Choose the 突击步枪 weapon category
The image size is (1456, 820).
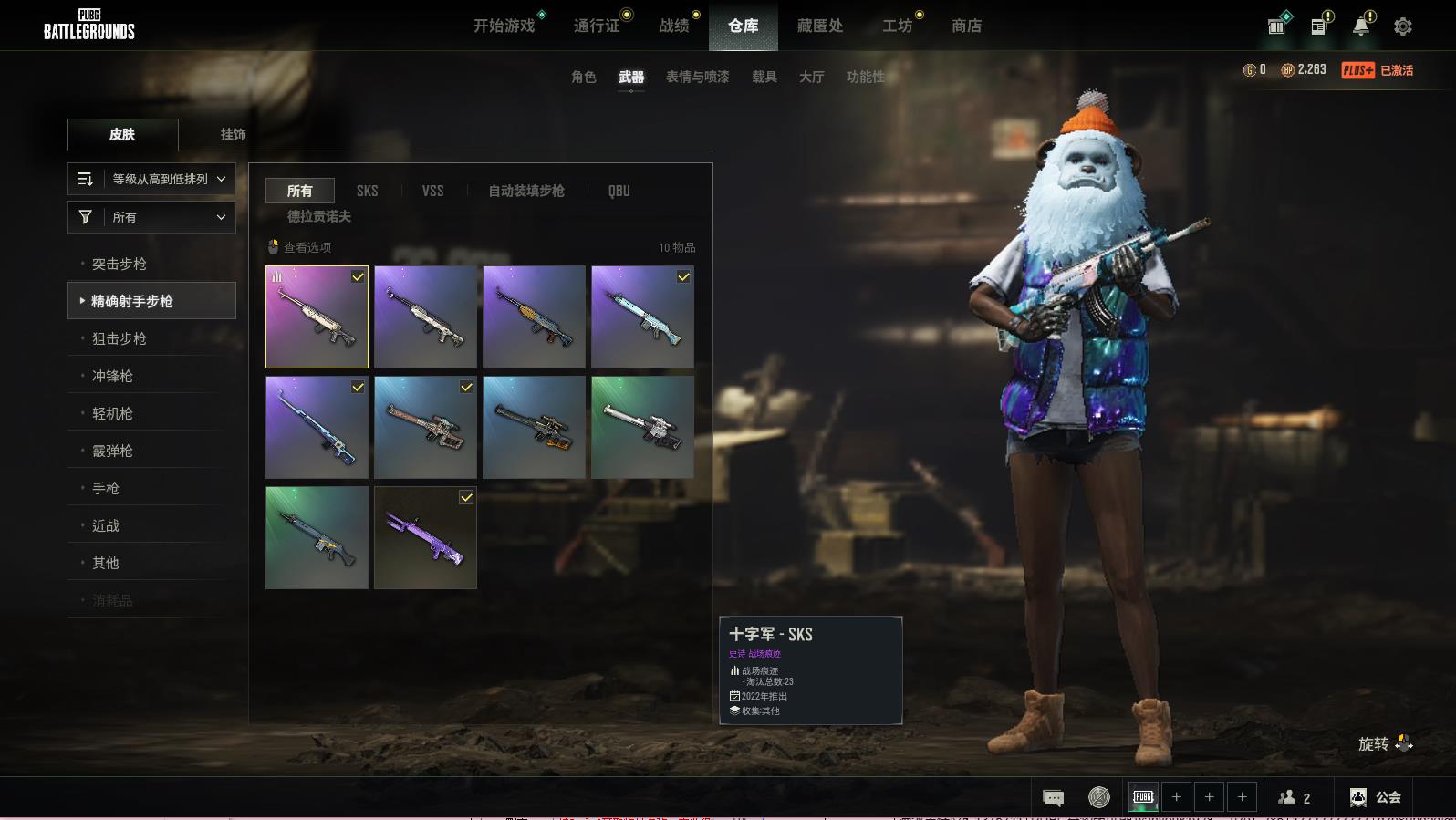(120, 264)
